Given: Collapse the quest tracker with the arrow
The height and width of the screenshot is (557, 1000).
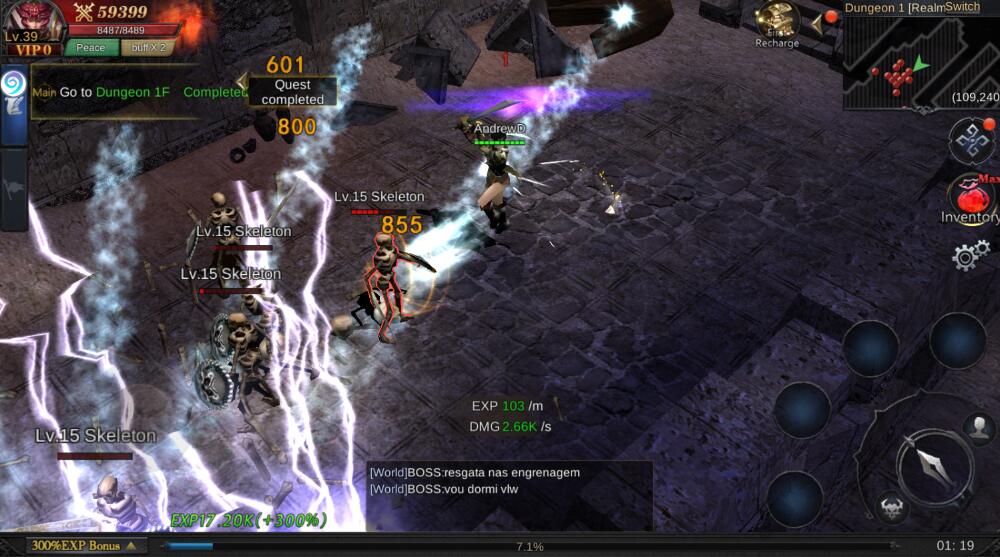Looking at the screenshot, I should [241, 81].
